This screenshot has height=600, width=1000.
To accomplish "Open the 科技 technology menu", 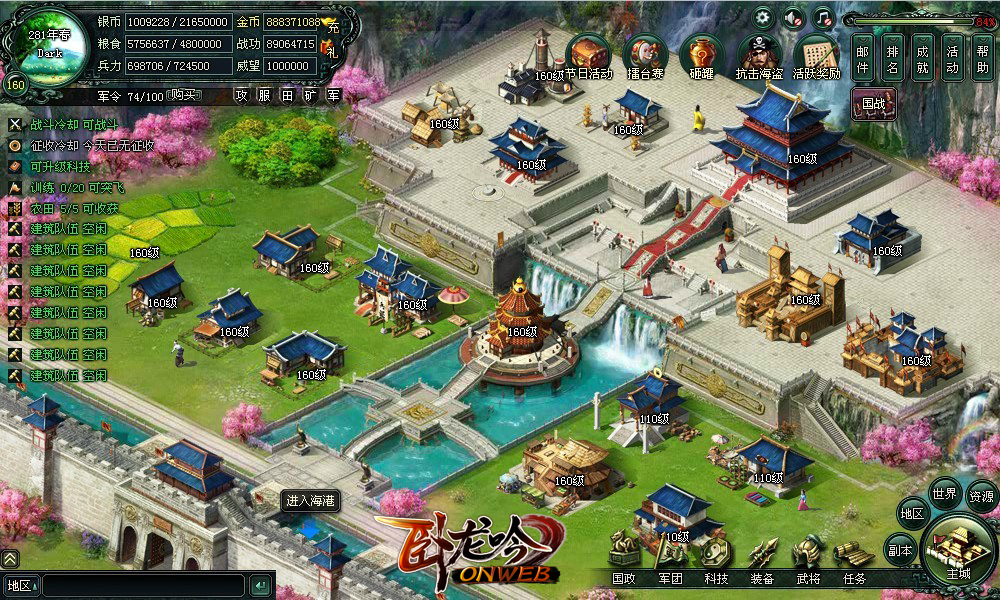I will tap(716, 578).
